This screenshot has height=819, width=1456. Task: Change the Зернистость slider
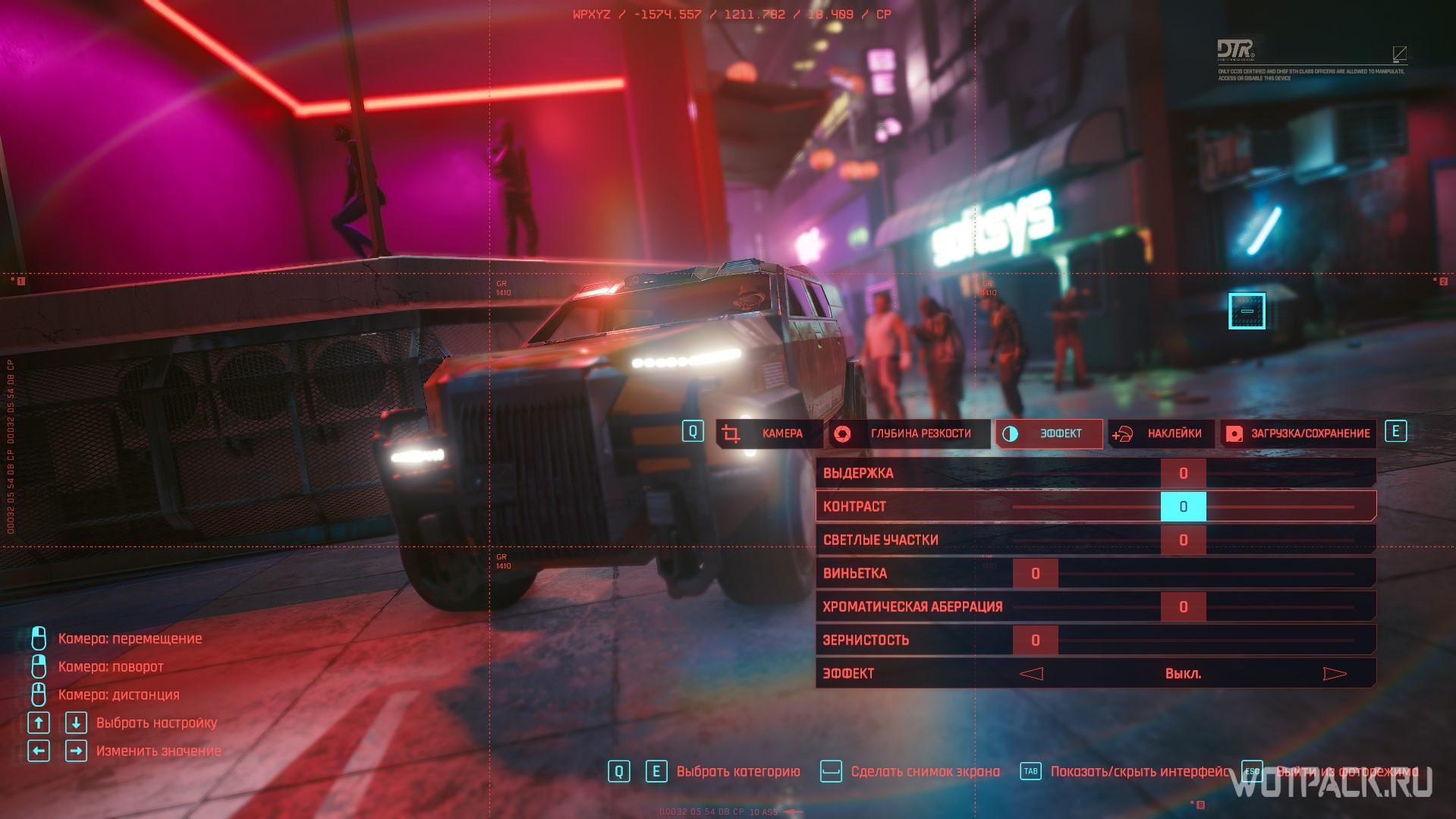pos(1035,640)
